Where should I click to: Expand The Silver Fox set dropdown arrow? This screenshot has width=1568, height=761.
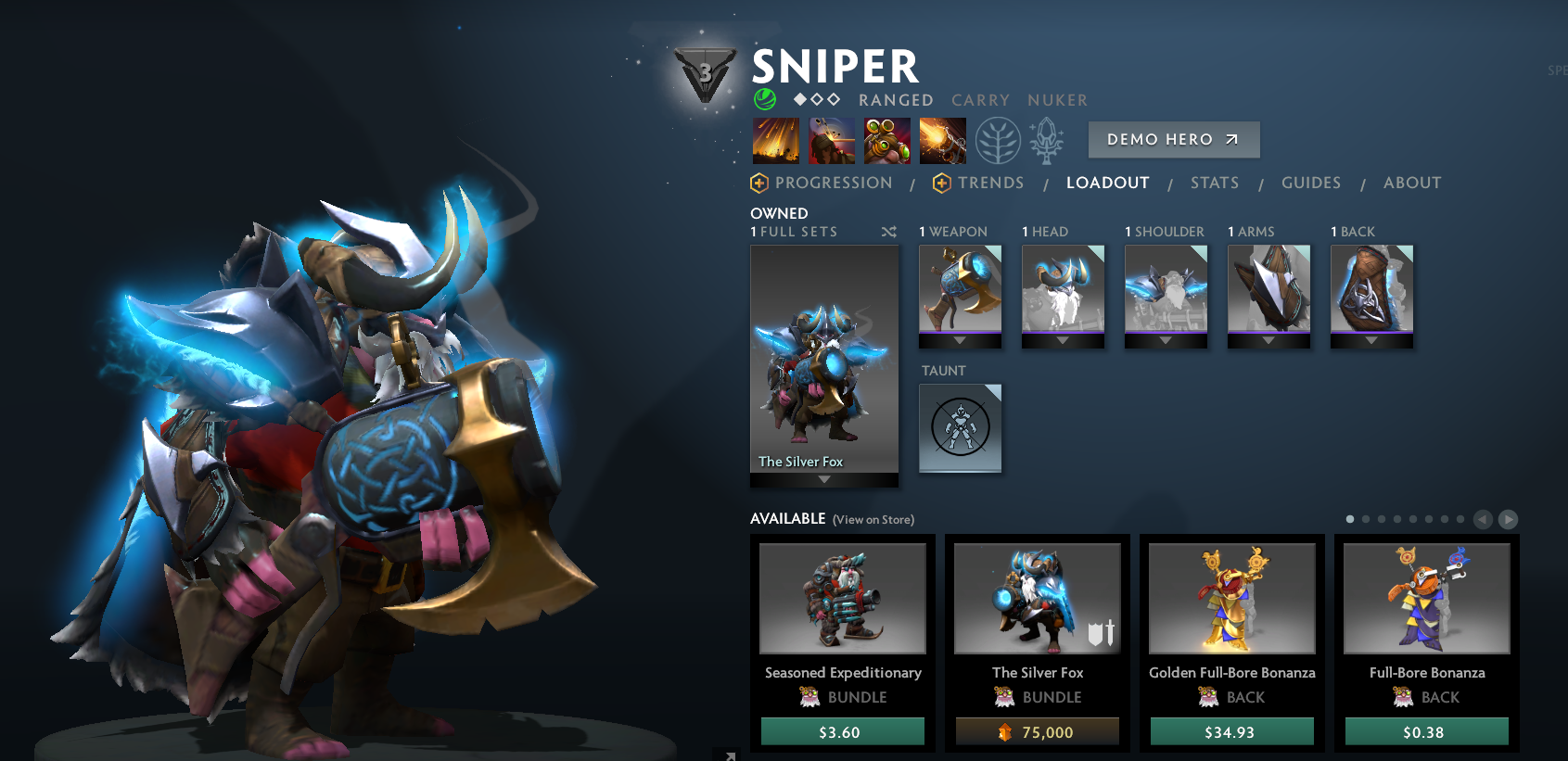[x=823, y=478]
